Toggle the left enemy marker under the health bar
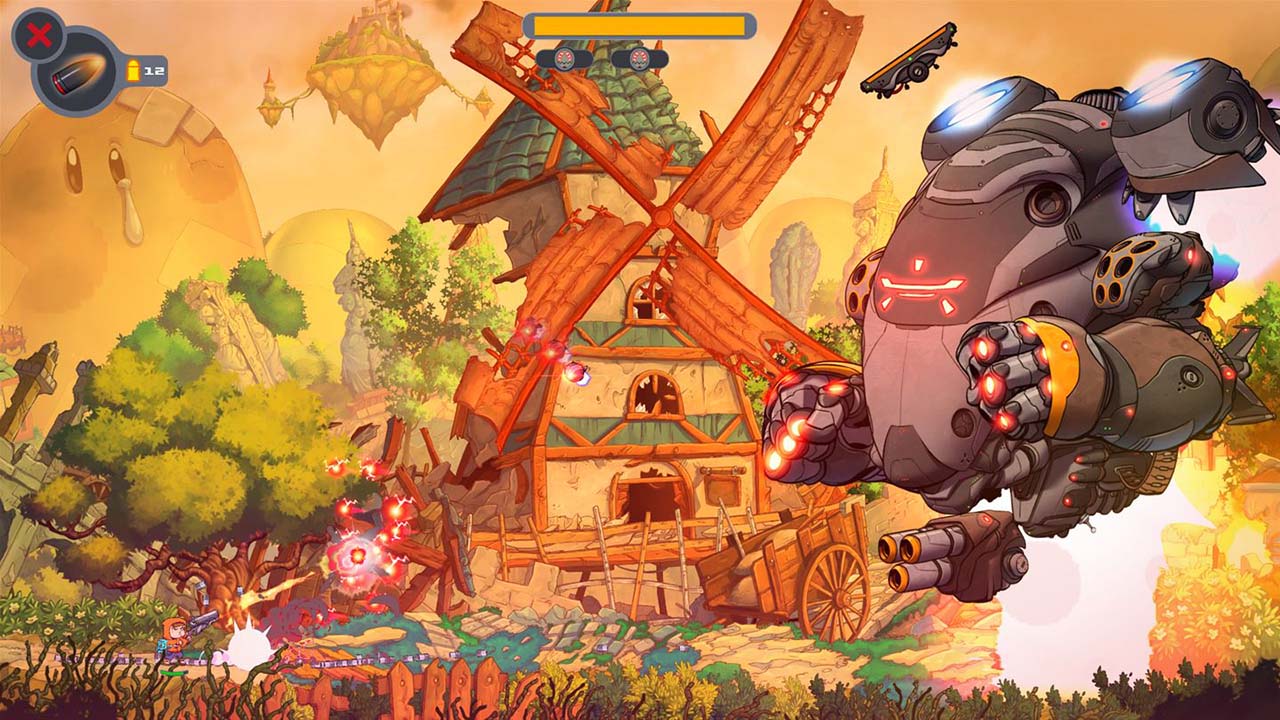This screenshot has height=720, width=1280. (565, 57)
